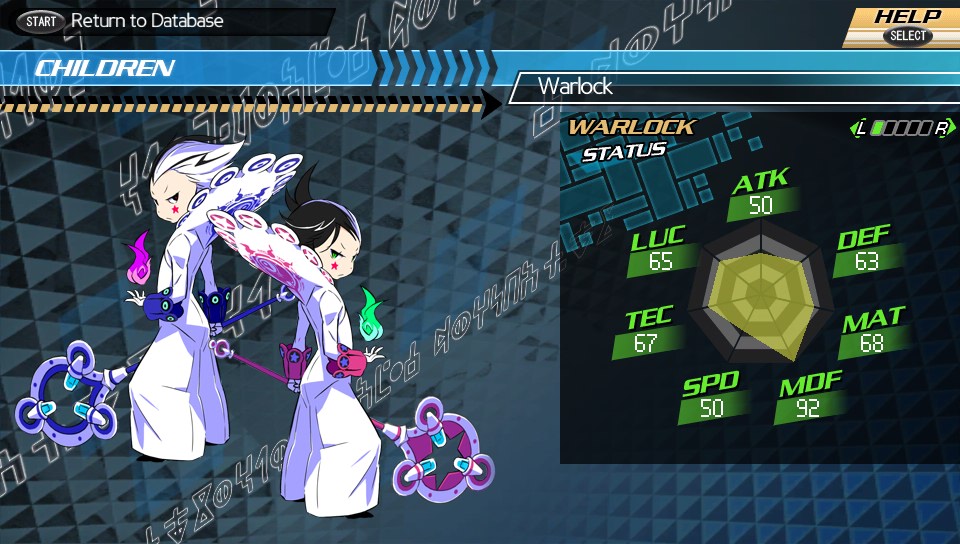Click the status page indicator dots

pyautogui.click(x=901, y=128)
